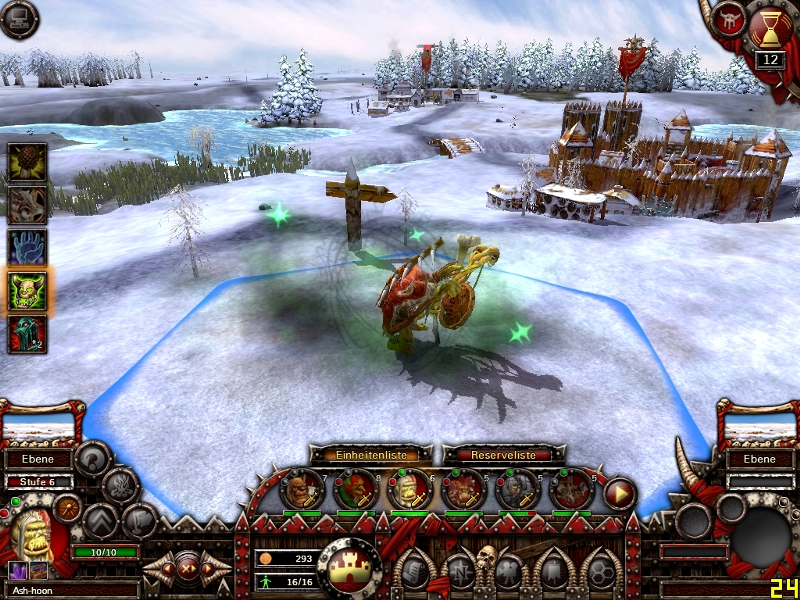Select the purple crystal item slot
Image resolution: width=800 pixels, height=600 pixels.
point(17,570)
